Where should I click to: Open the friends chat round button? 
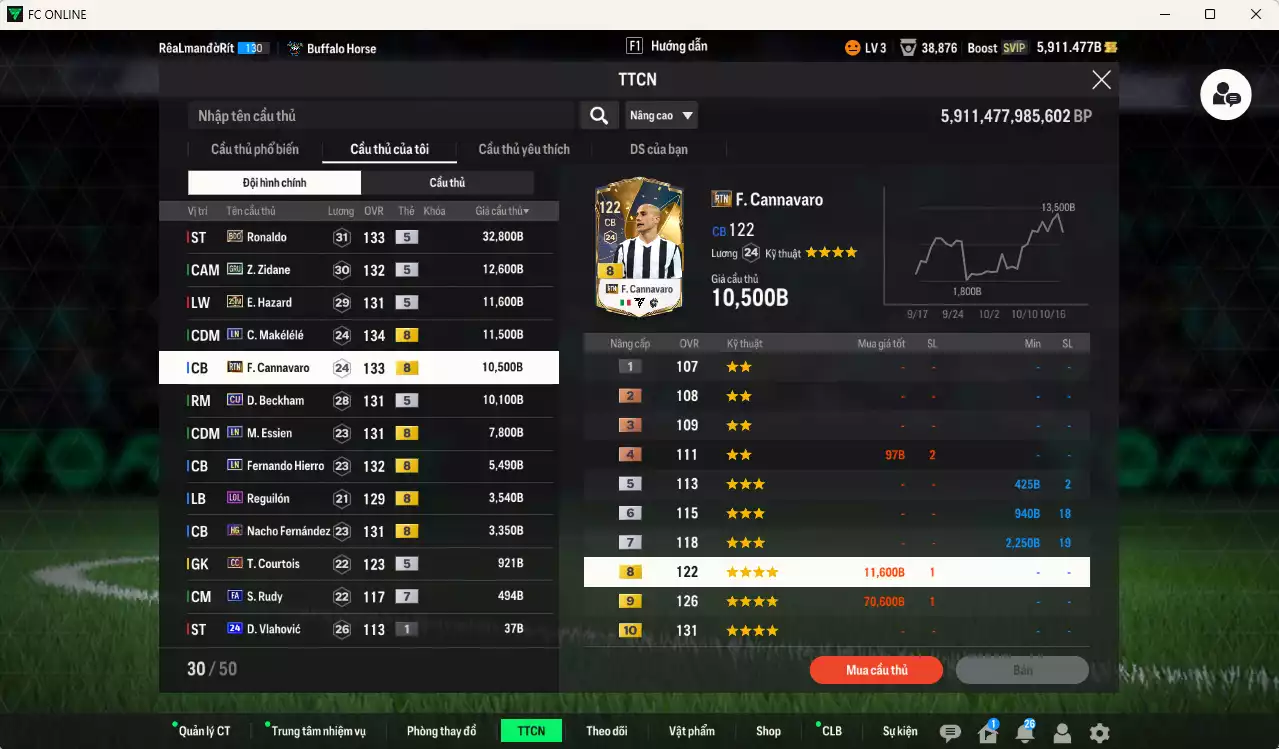pyautogui.click(x=1226, y=96)
